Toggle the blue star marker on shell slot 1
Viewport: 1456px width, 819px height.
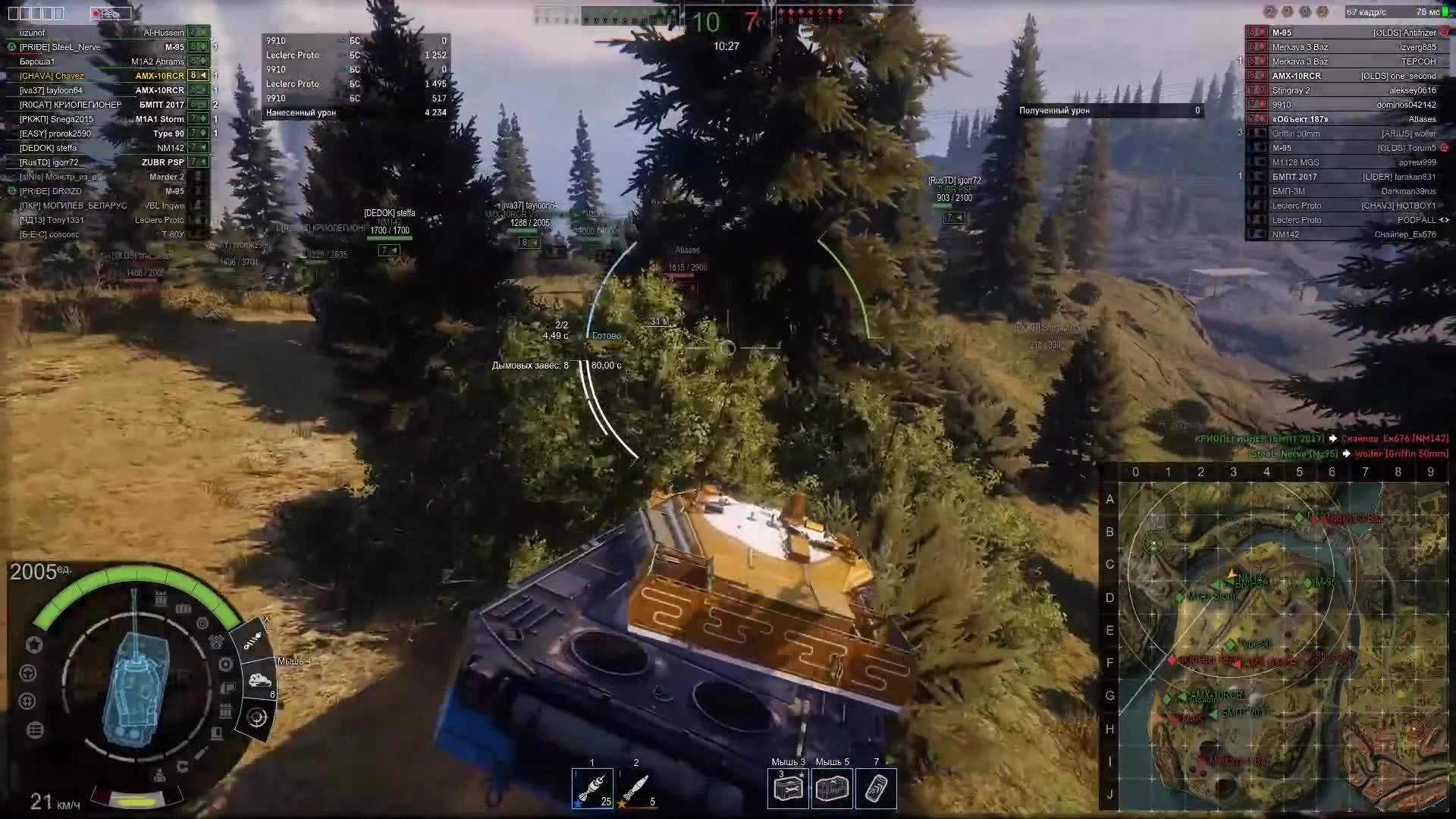pyautogui.click(x=579, y=805)
